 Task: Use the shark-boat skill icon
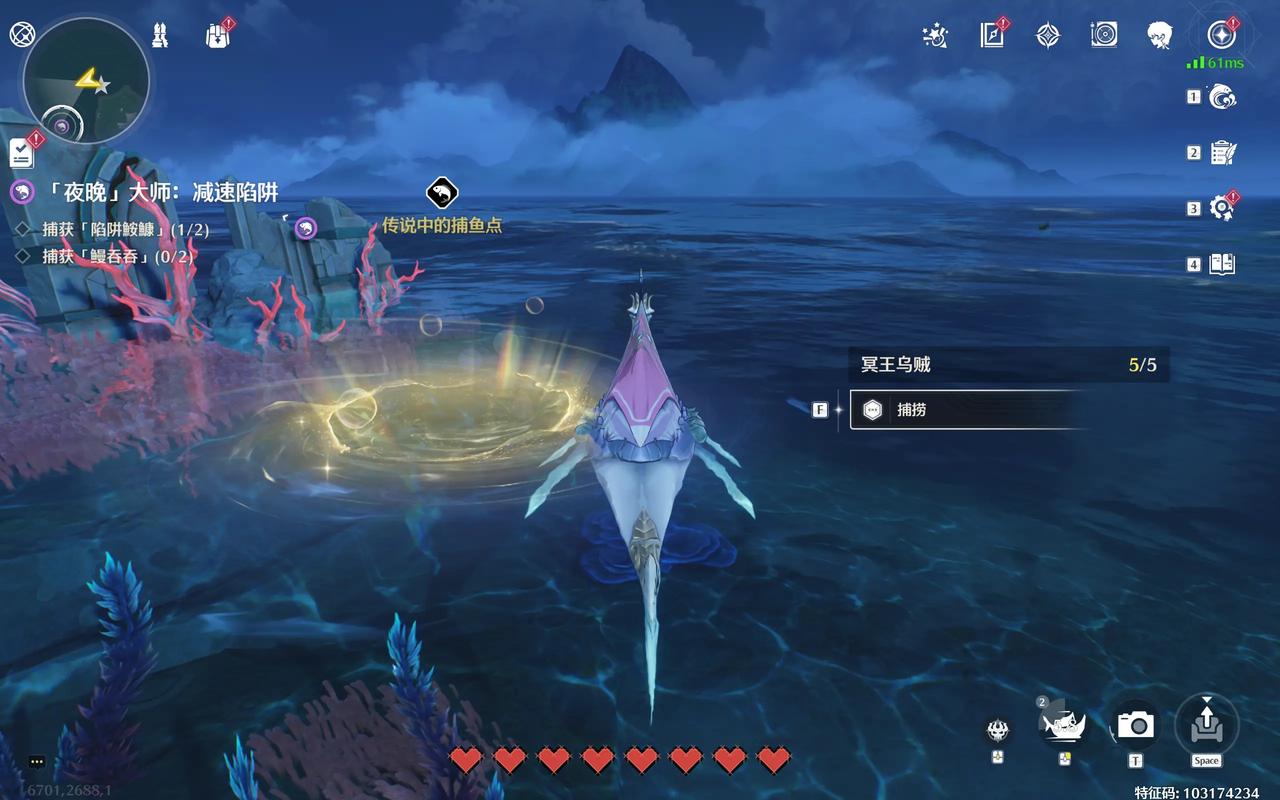pos(1064,724)
